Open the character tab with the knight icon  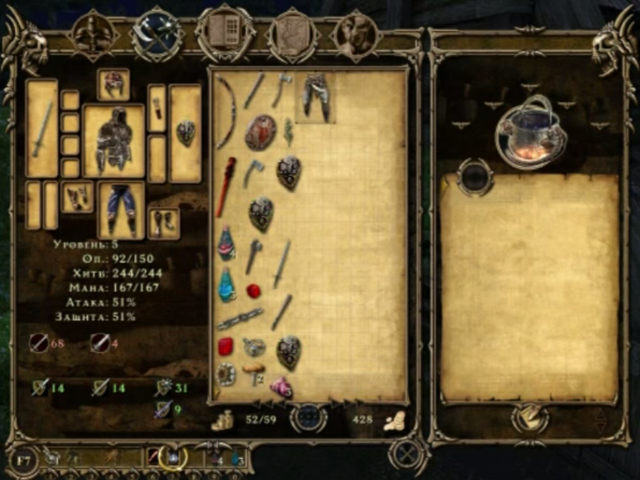pos(95,35)
